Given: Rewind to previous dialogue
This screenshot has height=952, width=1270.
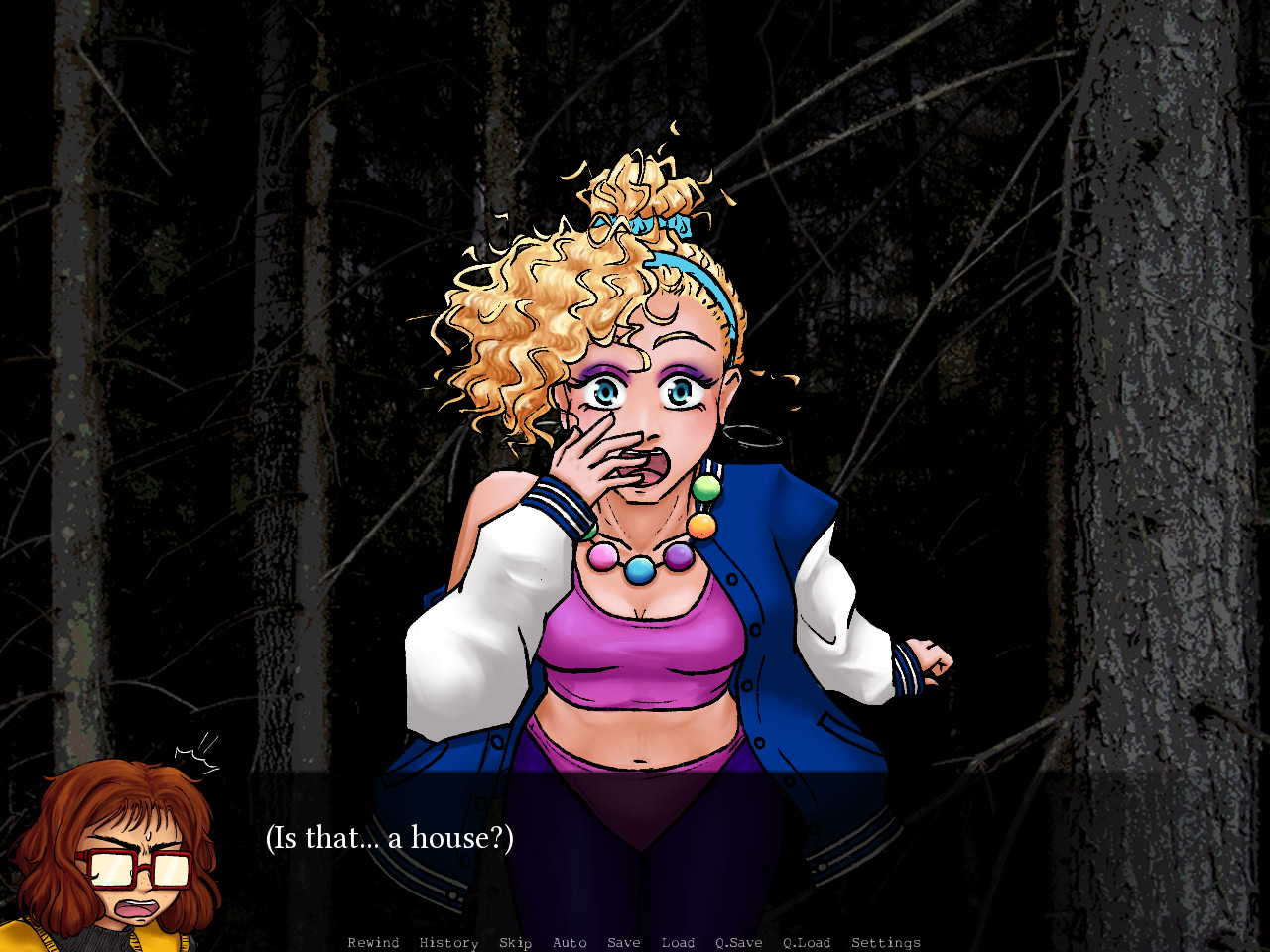Looking at the screenshot, I should [373, 942].
